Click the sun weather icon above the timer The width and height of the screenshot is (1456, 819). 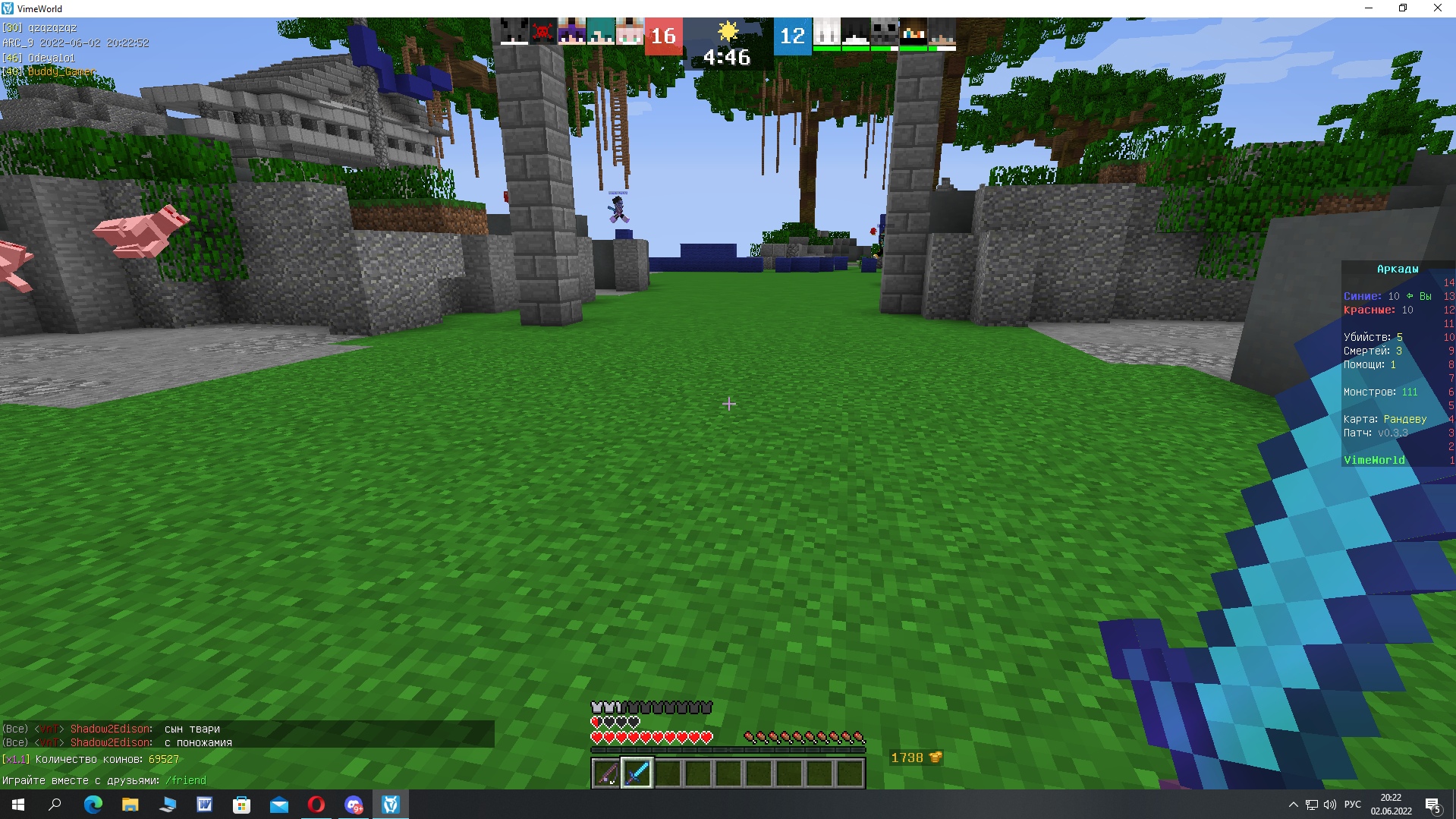pos(729,31)
